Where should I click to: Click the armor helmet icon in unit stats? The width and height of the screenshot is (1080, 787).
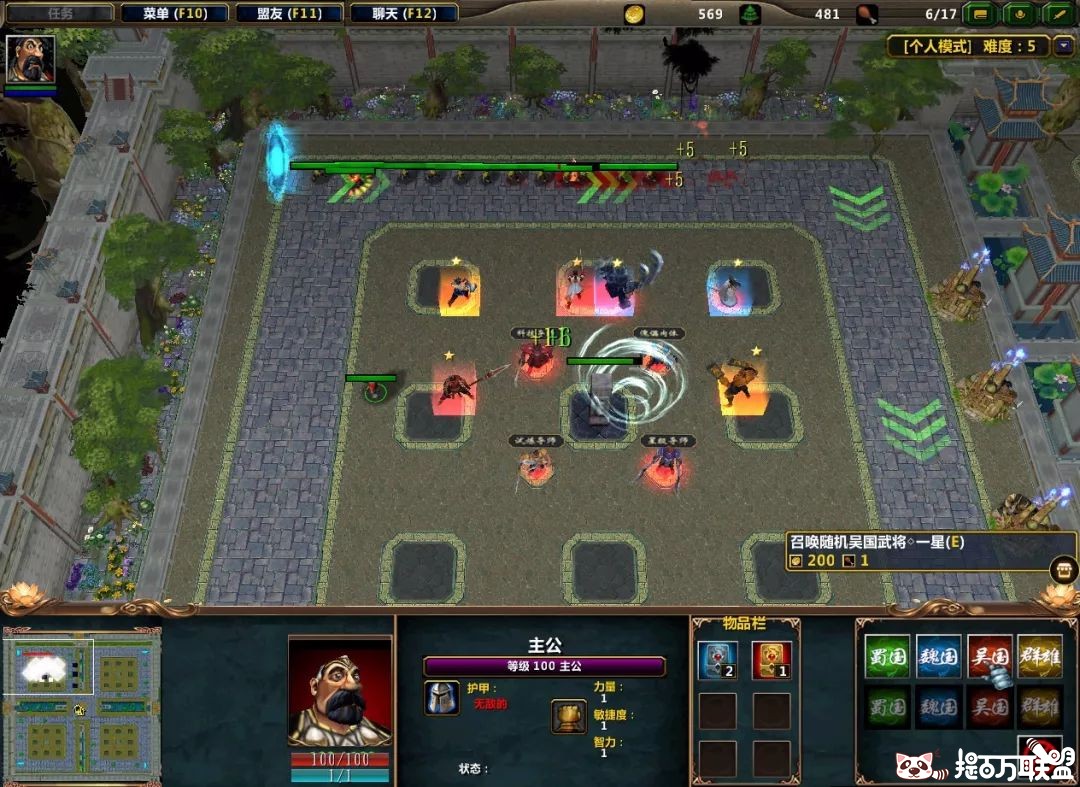pos(441,697)
